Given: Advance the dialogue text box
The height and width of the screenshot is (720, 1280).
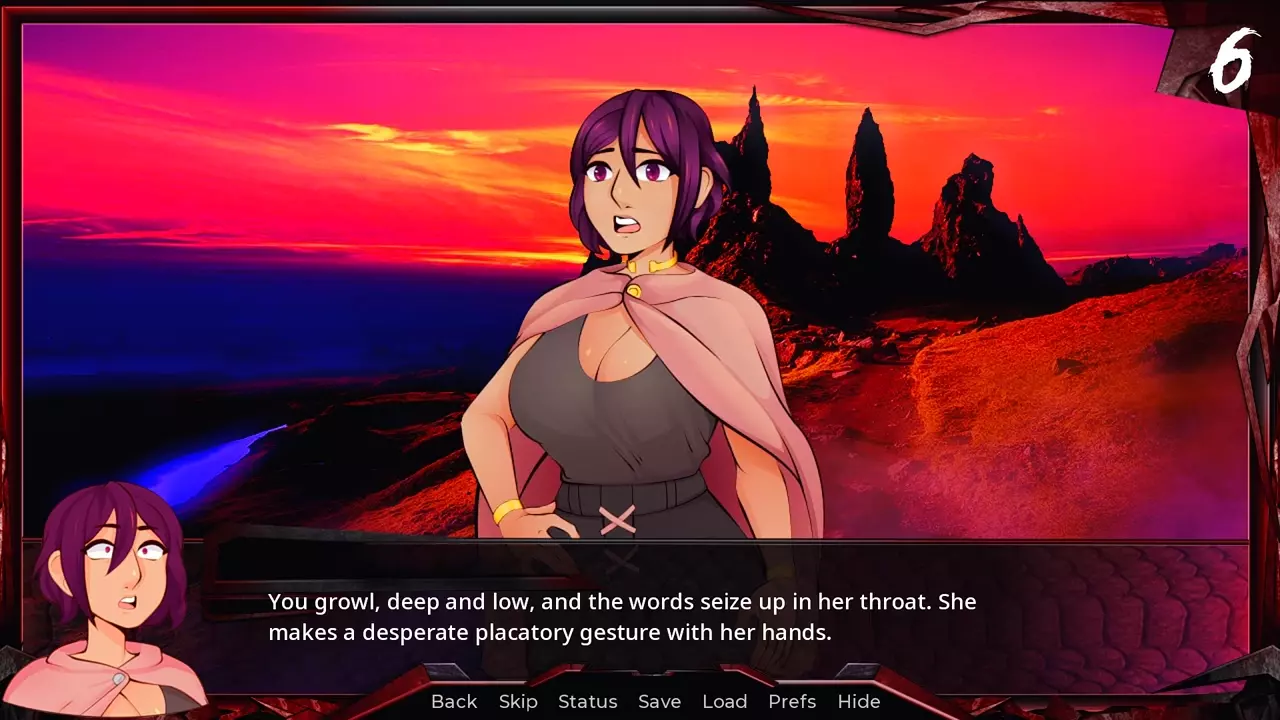Looking at the screenshot, I should click(640, 617).
